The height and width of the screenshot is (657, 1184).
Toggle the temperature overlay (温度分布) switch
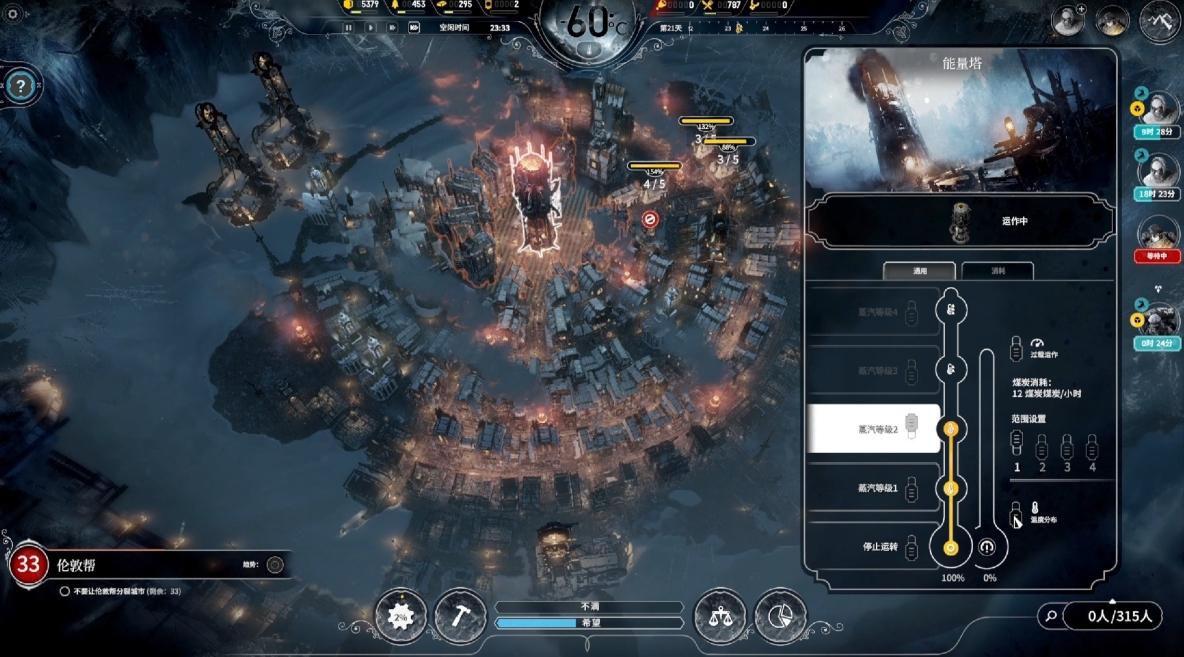1016,514
